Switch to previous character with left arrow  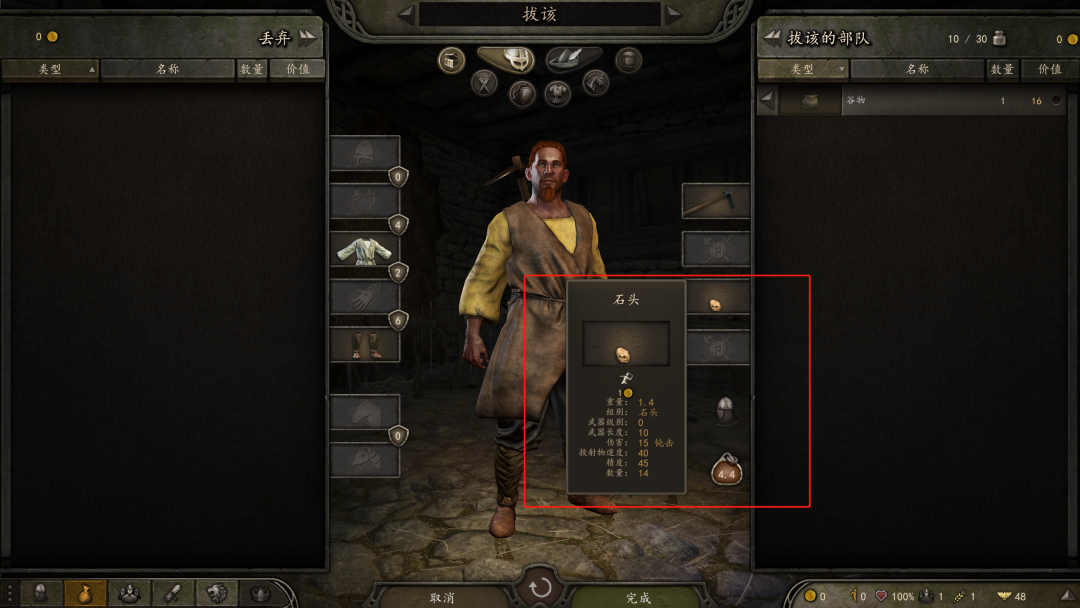(405, 14)
